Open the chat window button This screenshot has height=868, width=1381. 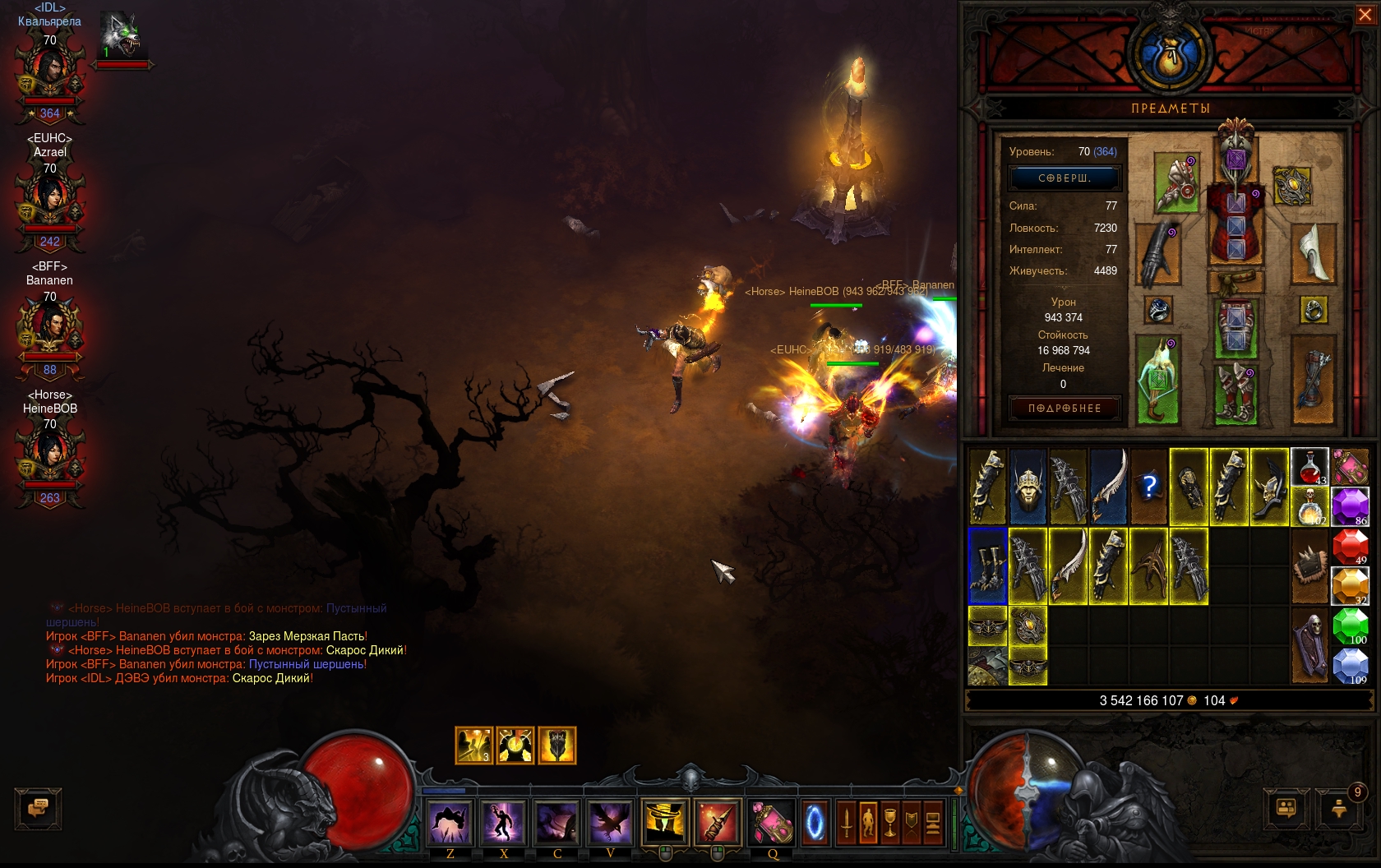38,809
